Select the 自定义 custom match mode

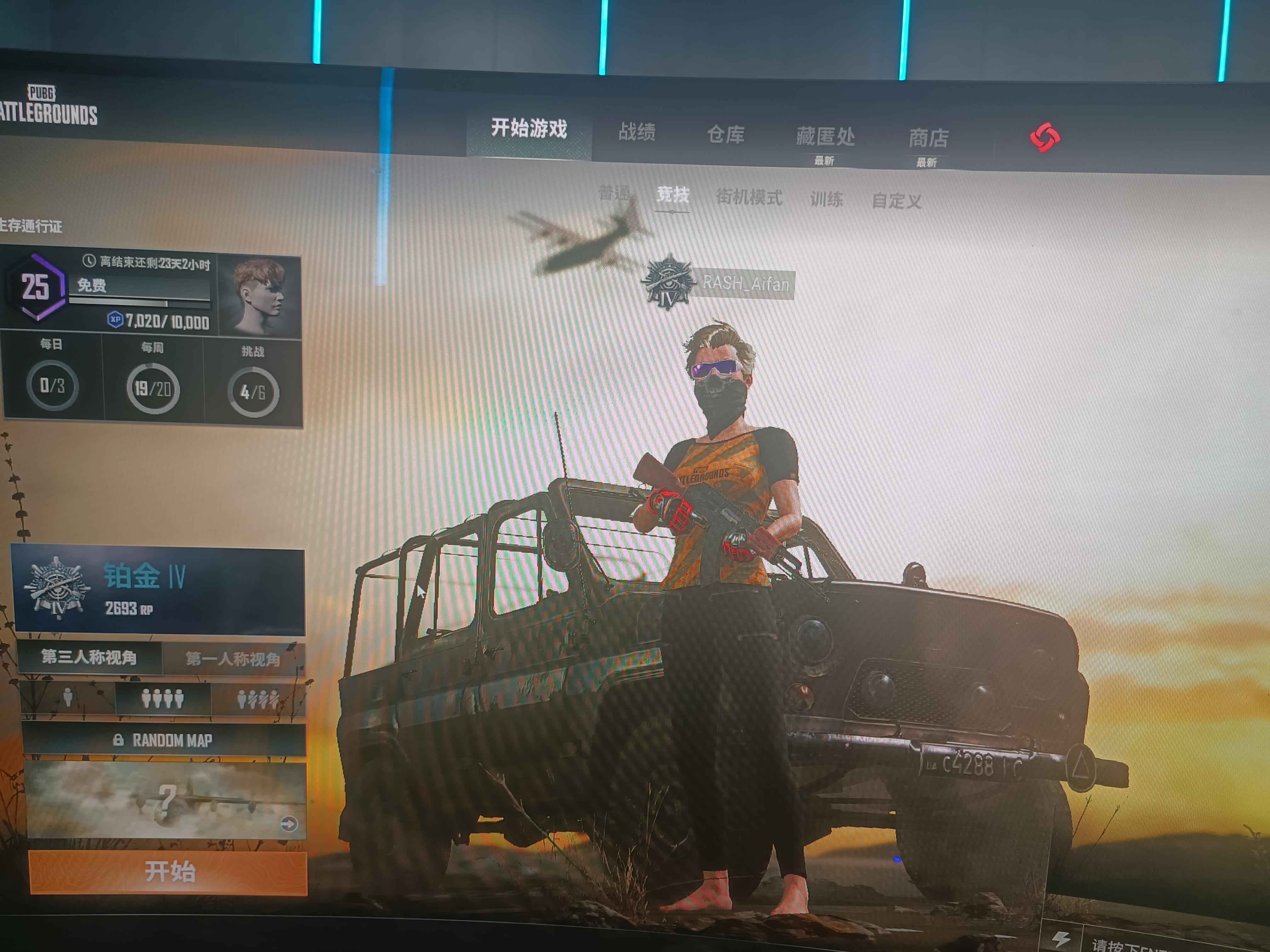pos(896,201)
